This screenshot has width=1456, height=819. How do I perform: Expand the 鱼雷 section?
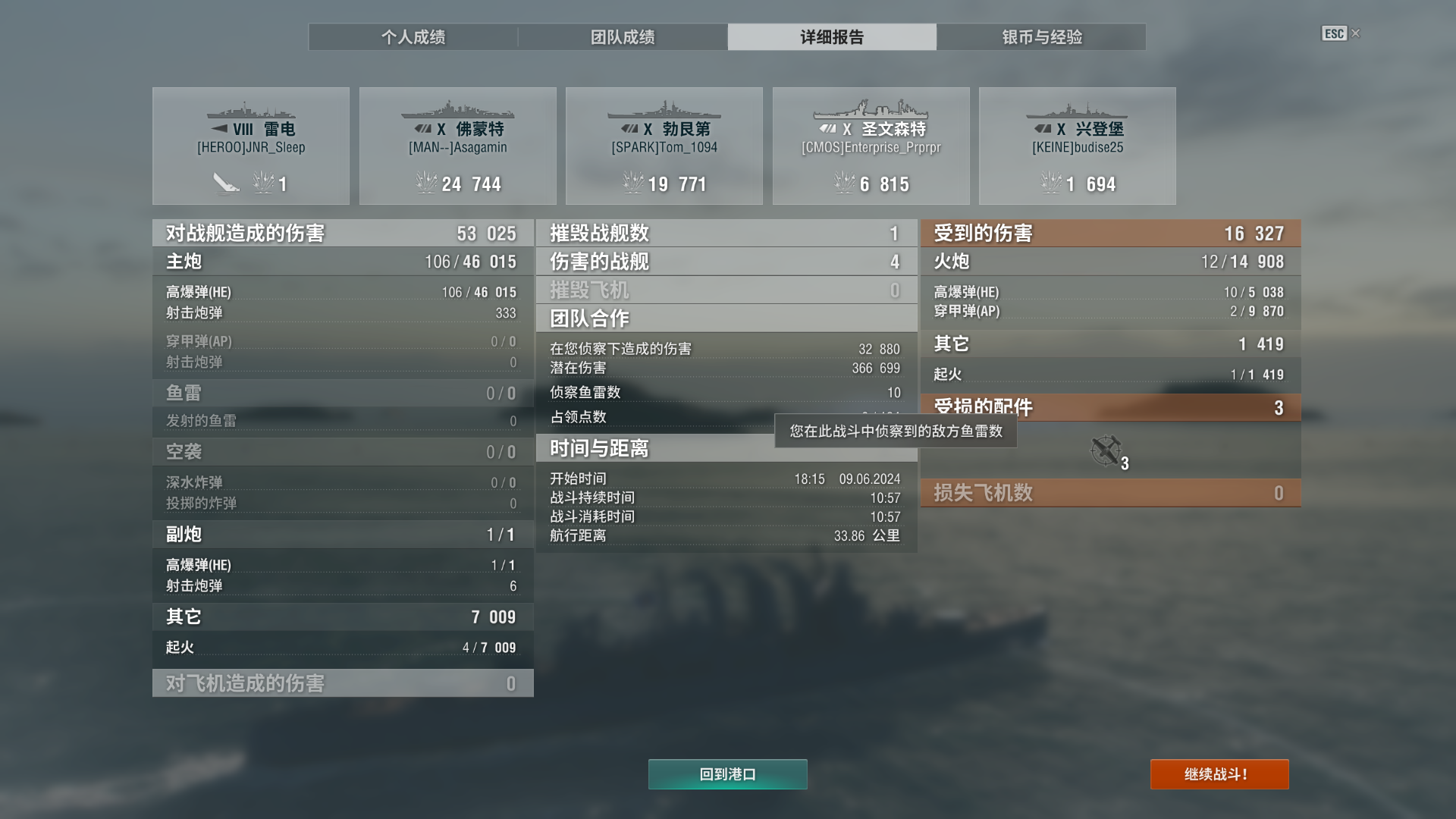click(x=341, y=393)
